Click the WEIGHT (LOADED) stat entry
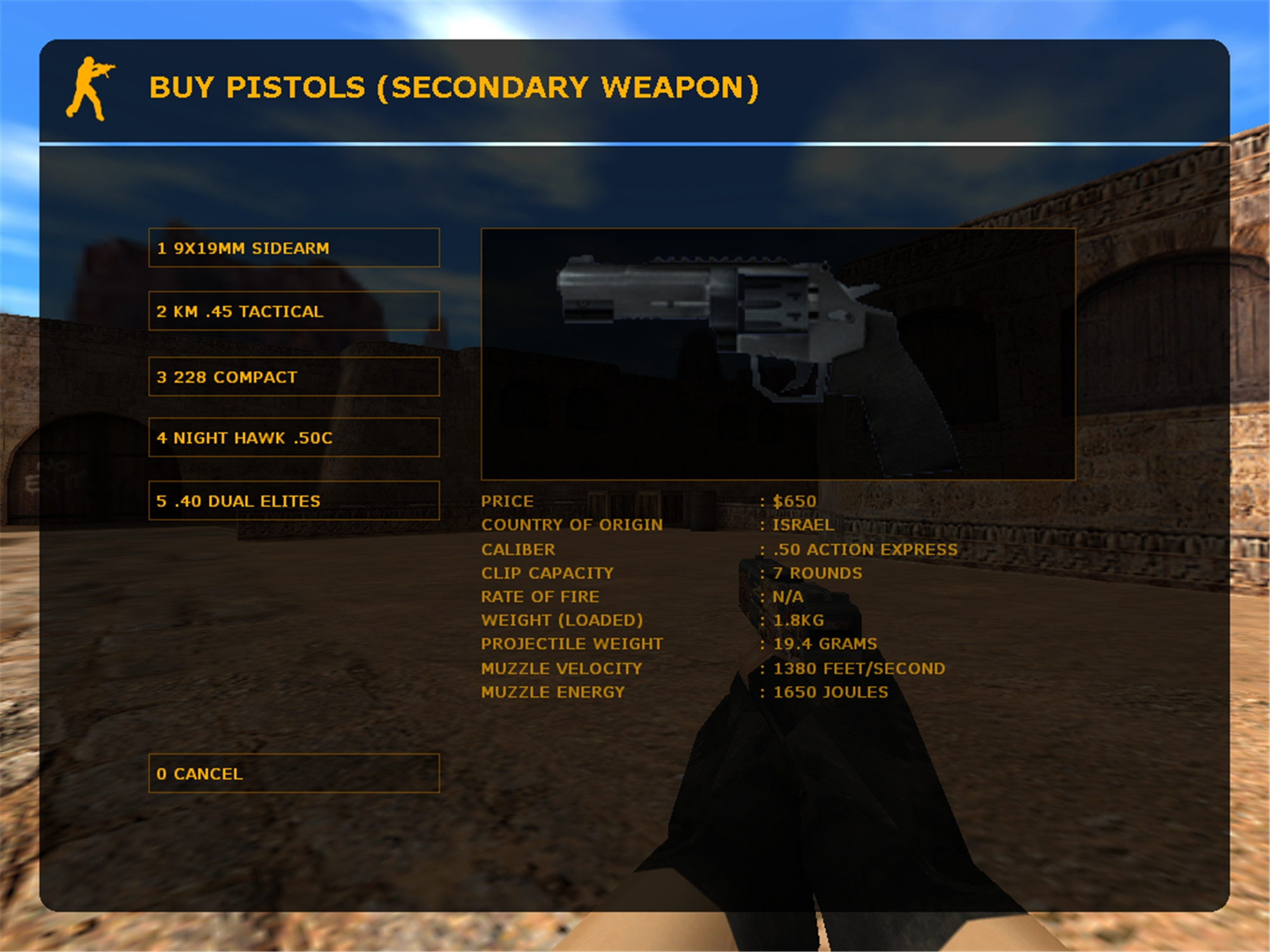1270x952 pixels. tap(563, 620)
